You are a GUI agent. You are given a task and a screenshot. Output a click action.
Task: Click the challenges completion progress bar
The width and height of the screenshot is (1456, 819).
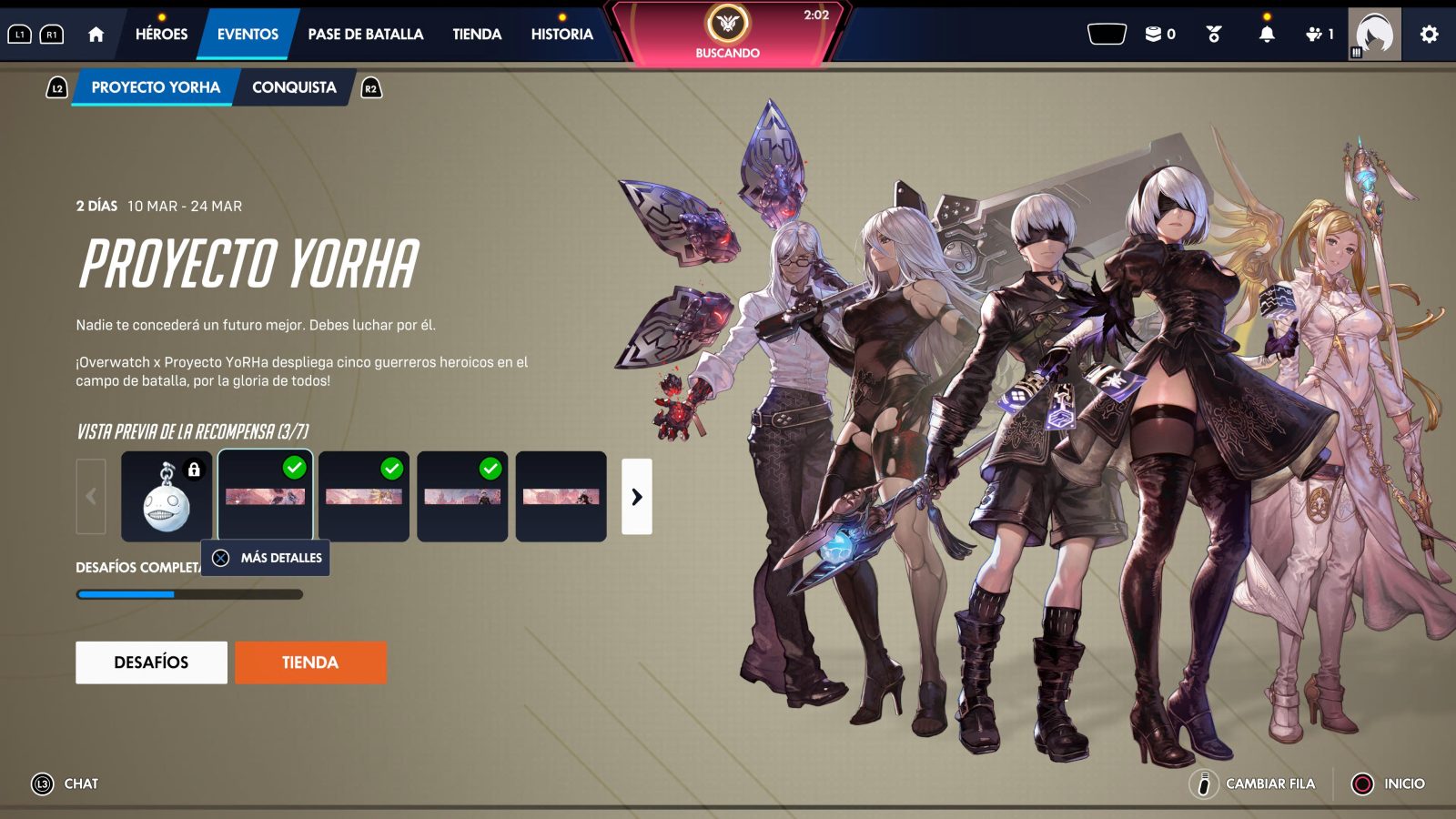click(x=188, y=592)
